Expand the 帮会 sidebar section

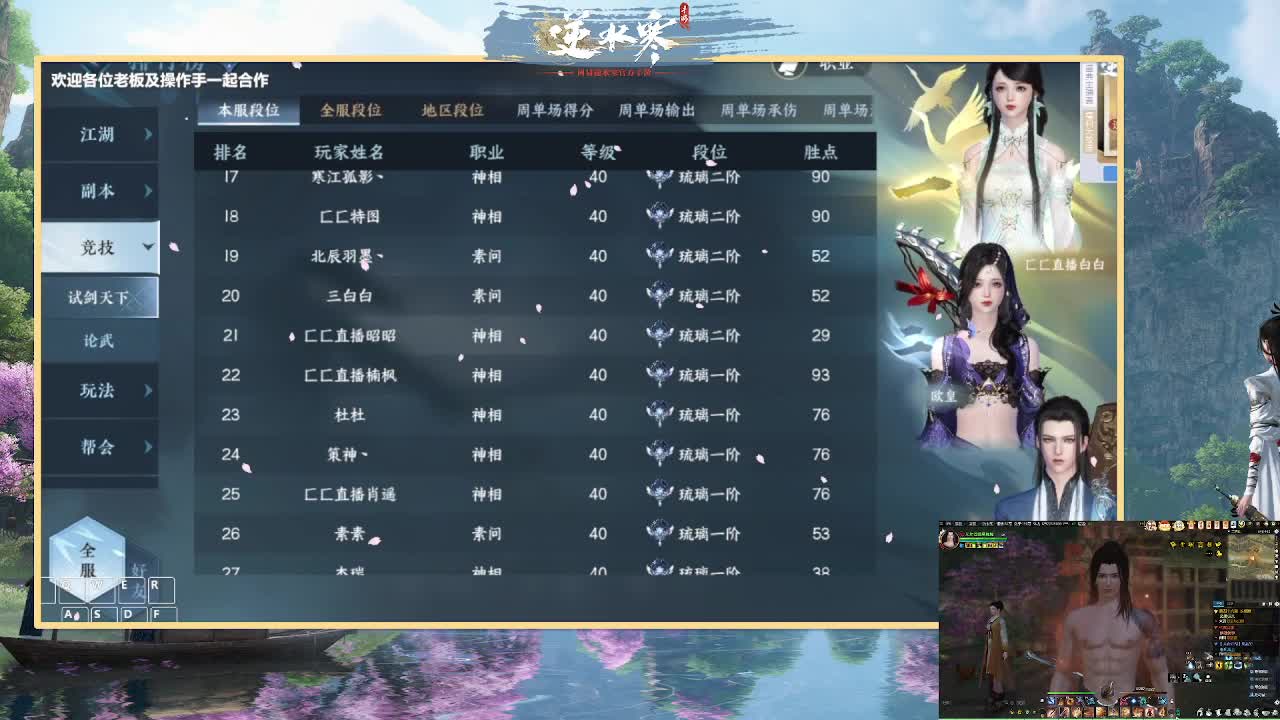point(99,448)
